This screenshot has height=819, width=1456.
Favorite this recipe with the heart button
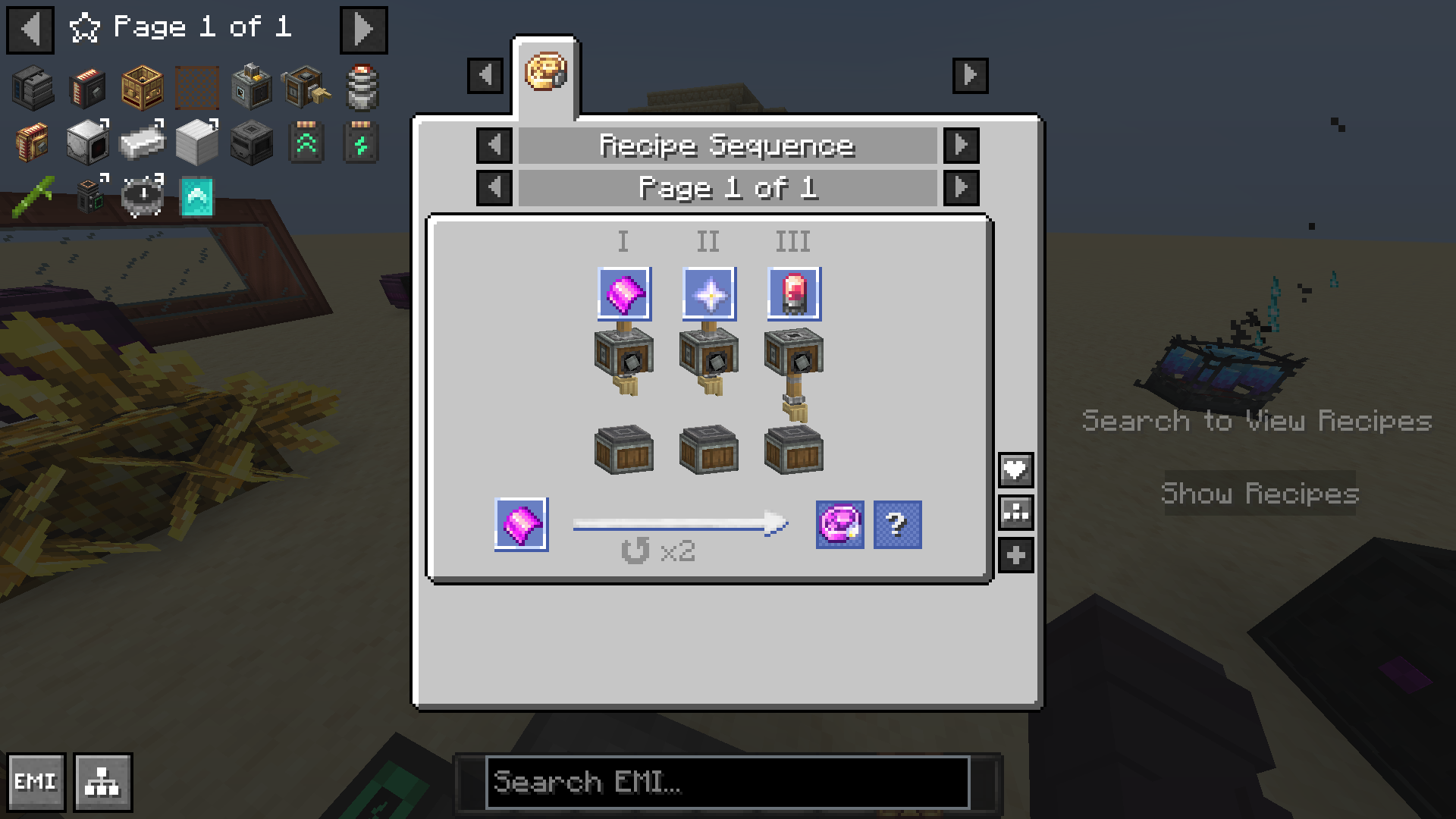1015,470
